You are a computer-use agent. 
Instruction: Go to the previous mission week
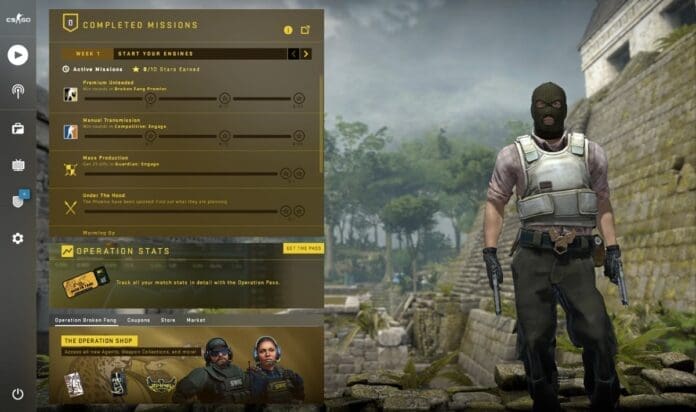[x=293, y=54]
